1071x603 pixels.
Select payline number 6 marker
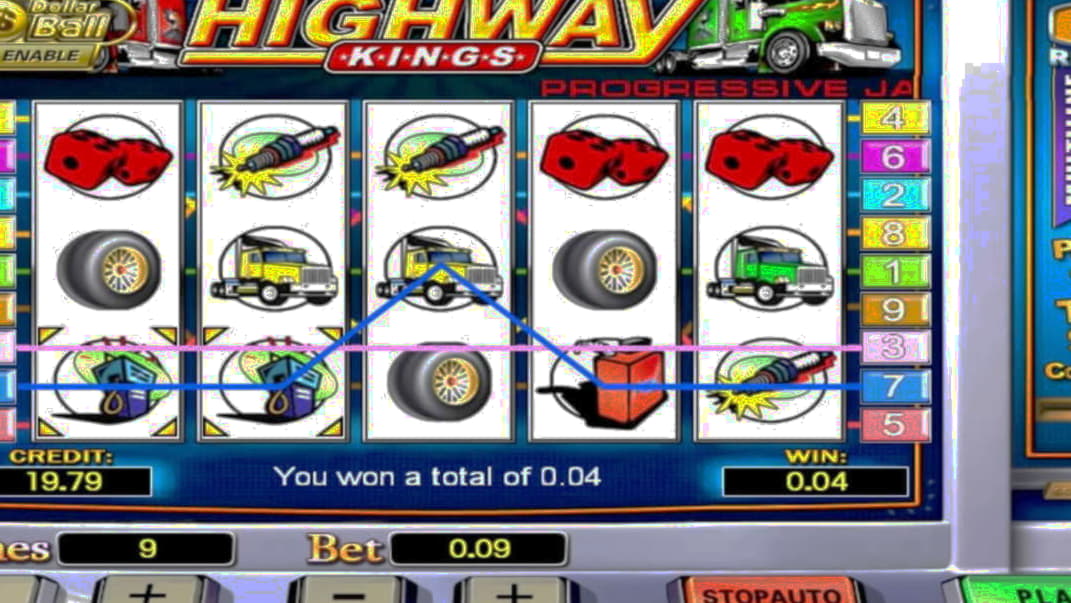[894, 156]
